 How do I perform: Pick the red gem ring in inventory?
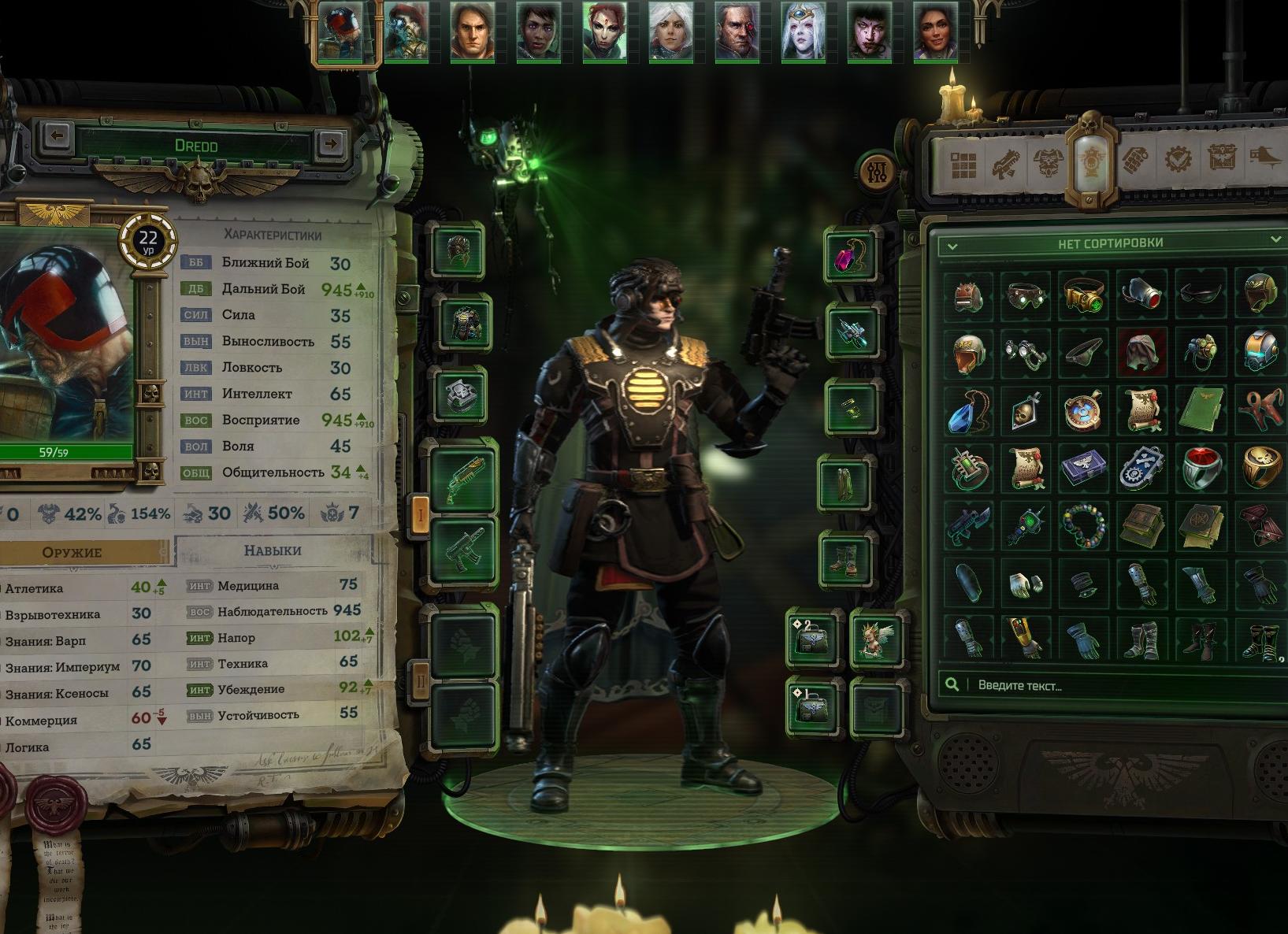click(x=1201, y=466)
